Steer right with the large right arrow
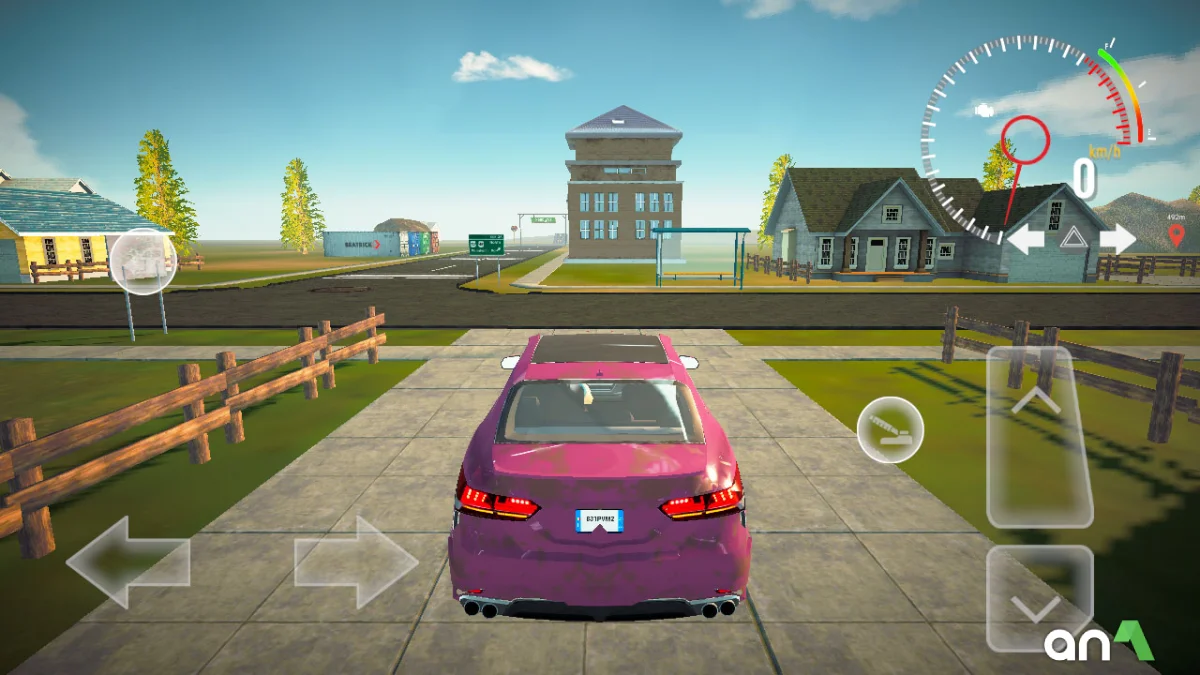Viewport: 1200px width, 675px height. pos(356,562)
